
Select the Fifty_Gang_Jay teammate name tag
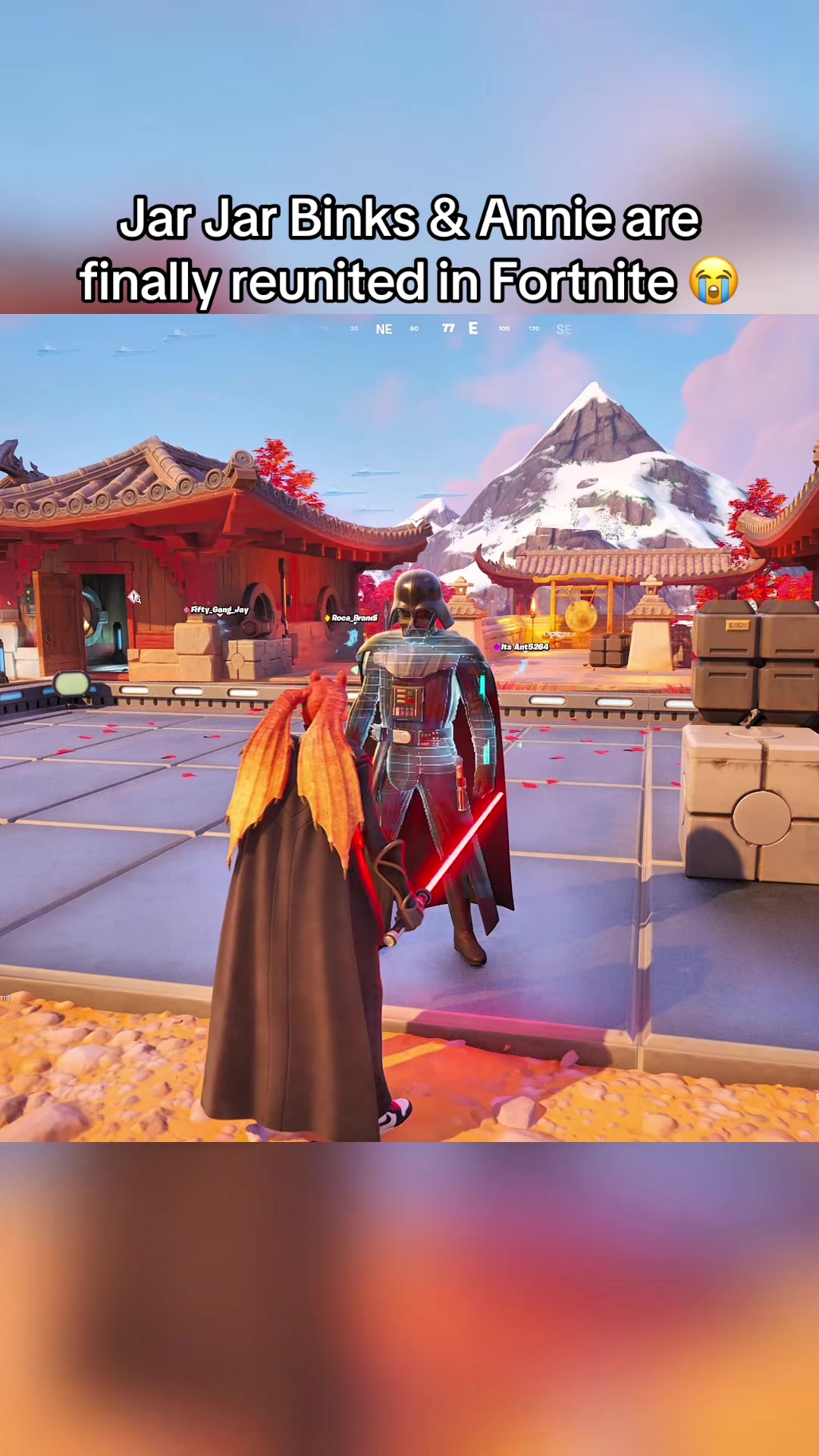219,610
